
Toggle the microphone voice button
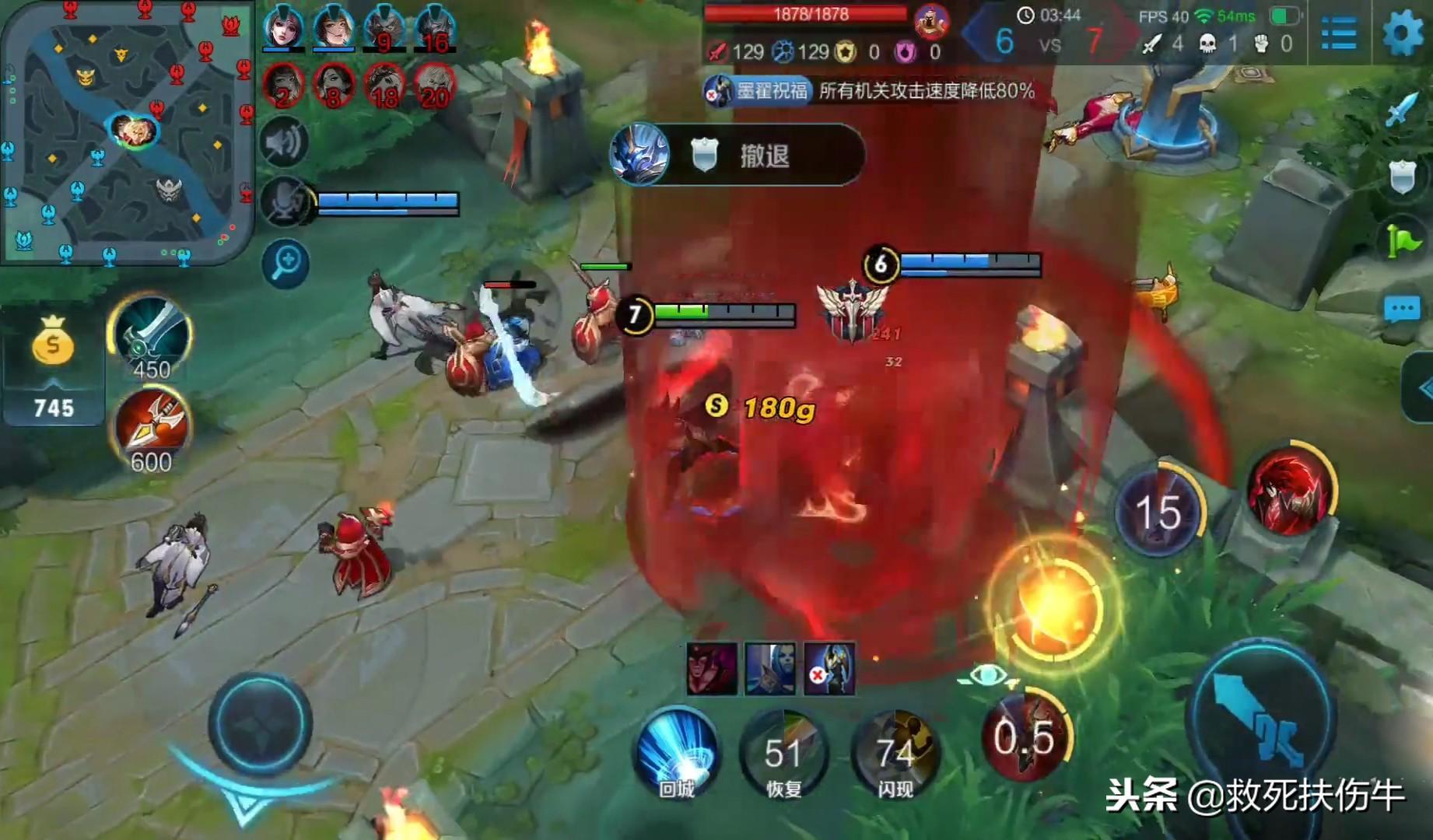(285, 201)
